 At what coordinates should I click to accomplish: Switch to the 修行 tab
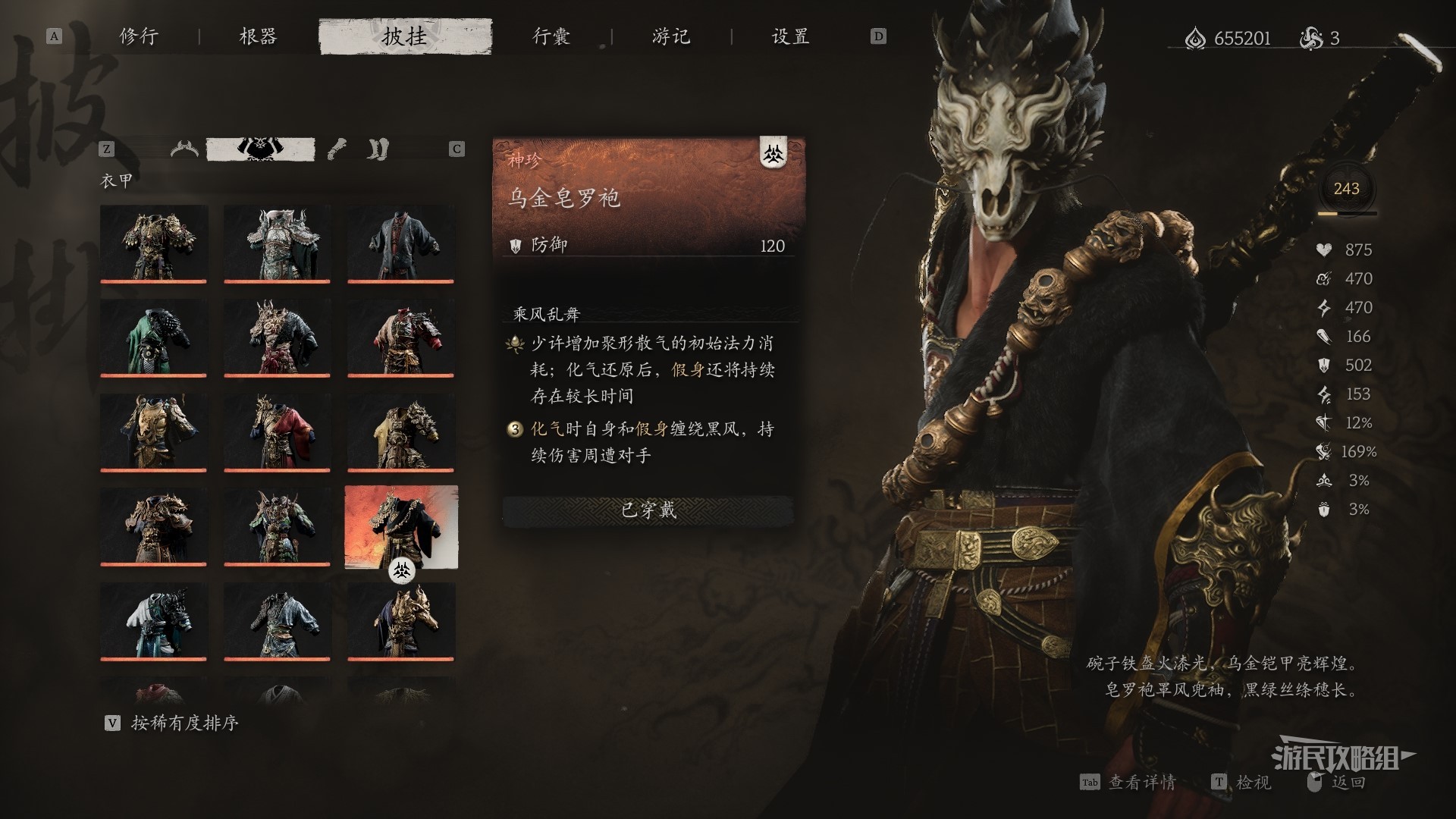tap(139, 36)
